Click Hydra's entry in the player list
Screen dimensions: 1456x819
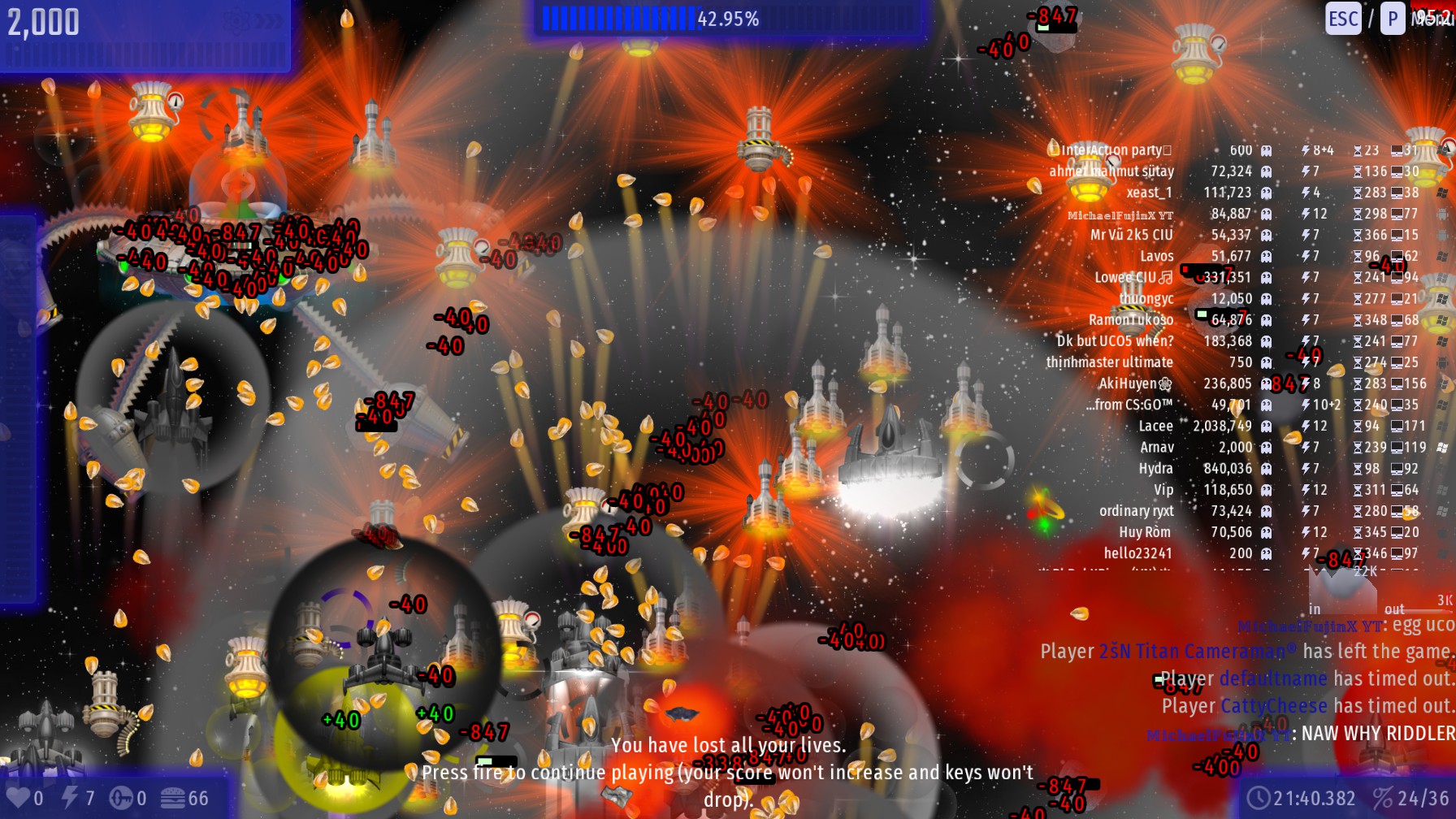tap(1155, 469)
